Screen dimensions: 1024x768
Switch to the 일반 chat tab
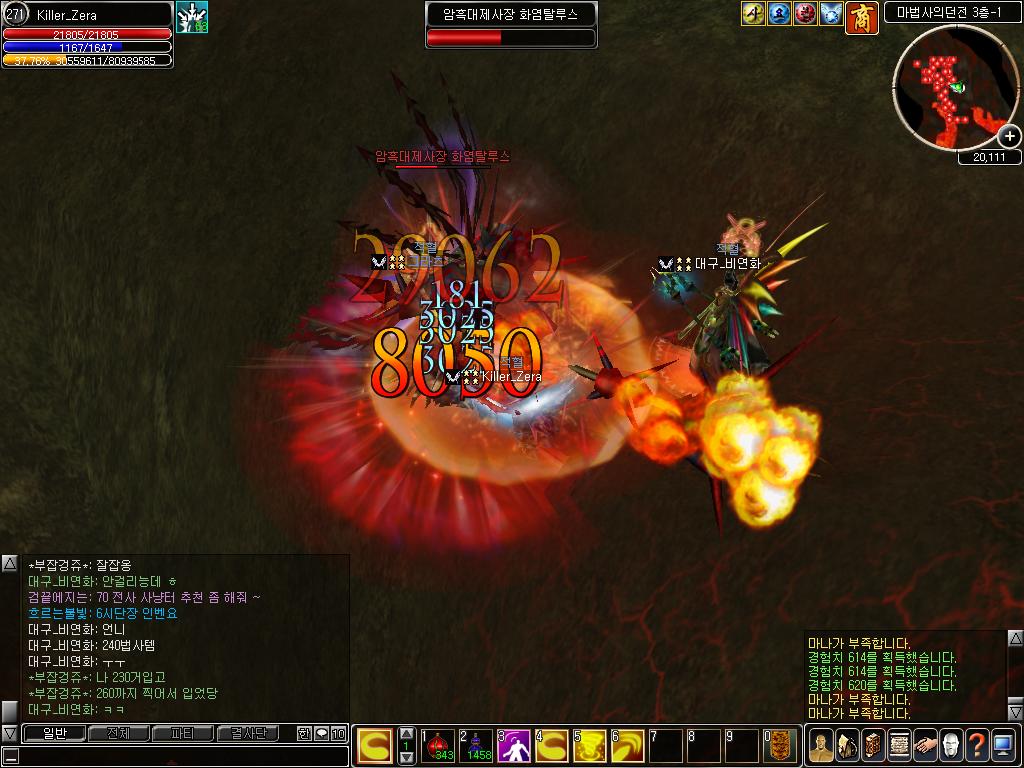click(54, 734)
